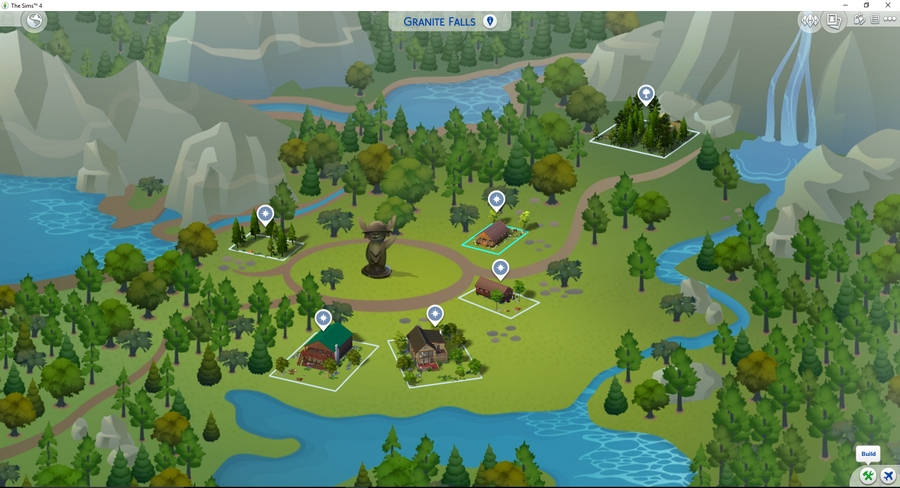Viewport: 900px width, 488px height.
Task: Choose the pin above the forested lot by the waterfall
Action: click(x=646, y=95)
